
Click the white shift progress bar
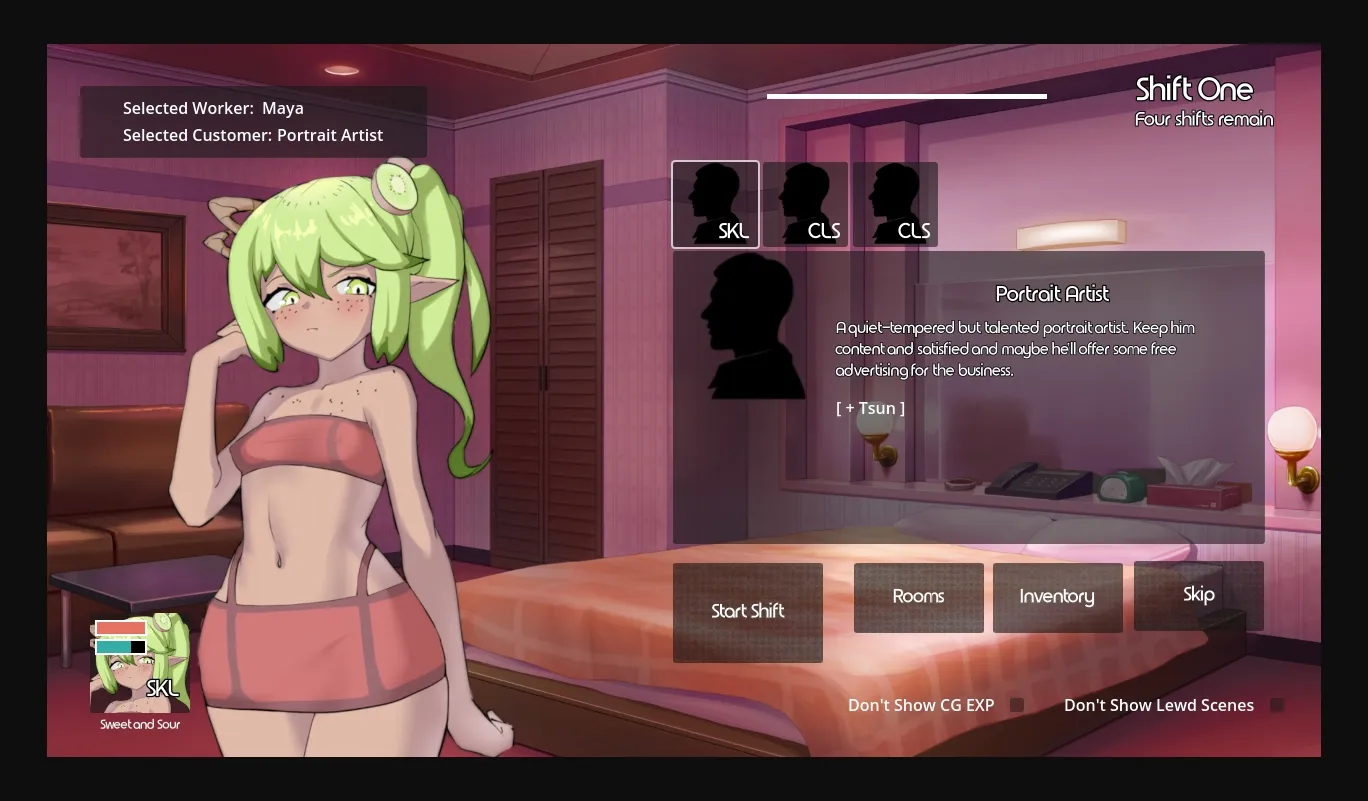pyautogui.click(x=906, y=97)
